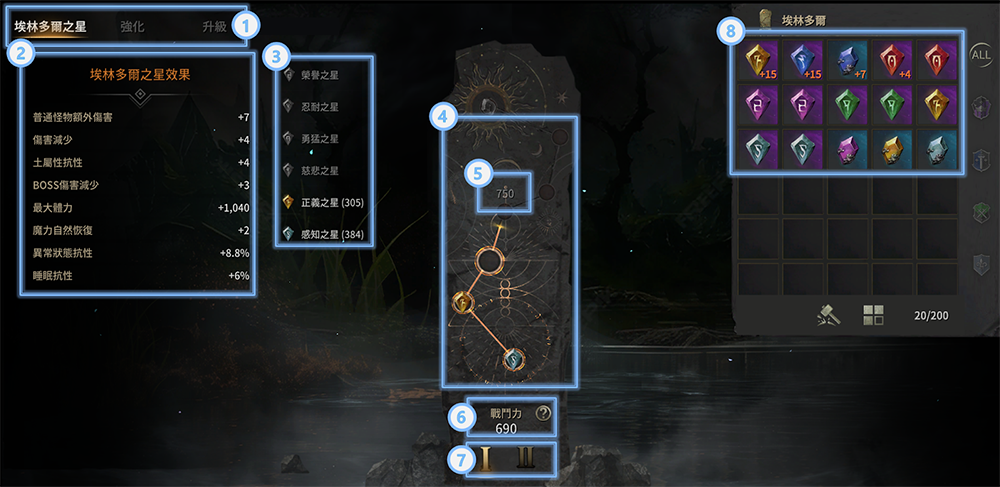Screen dimensions: 1000x487
Task: Choose 慈悲之星 from the star list
Action: [319, 170]
